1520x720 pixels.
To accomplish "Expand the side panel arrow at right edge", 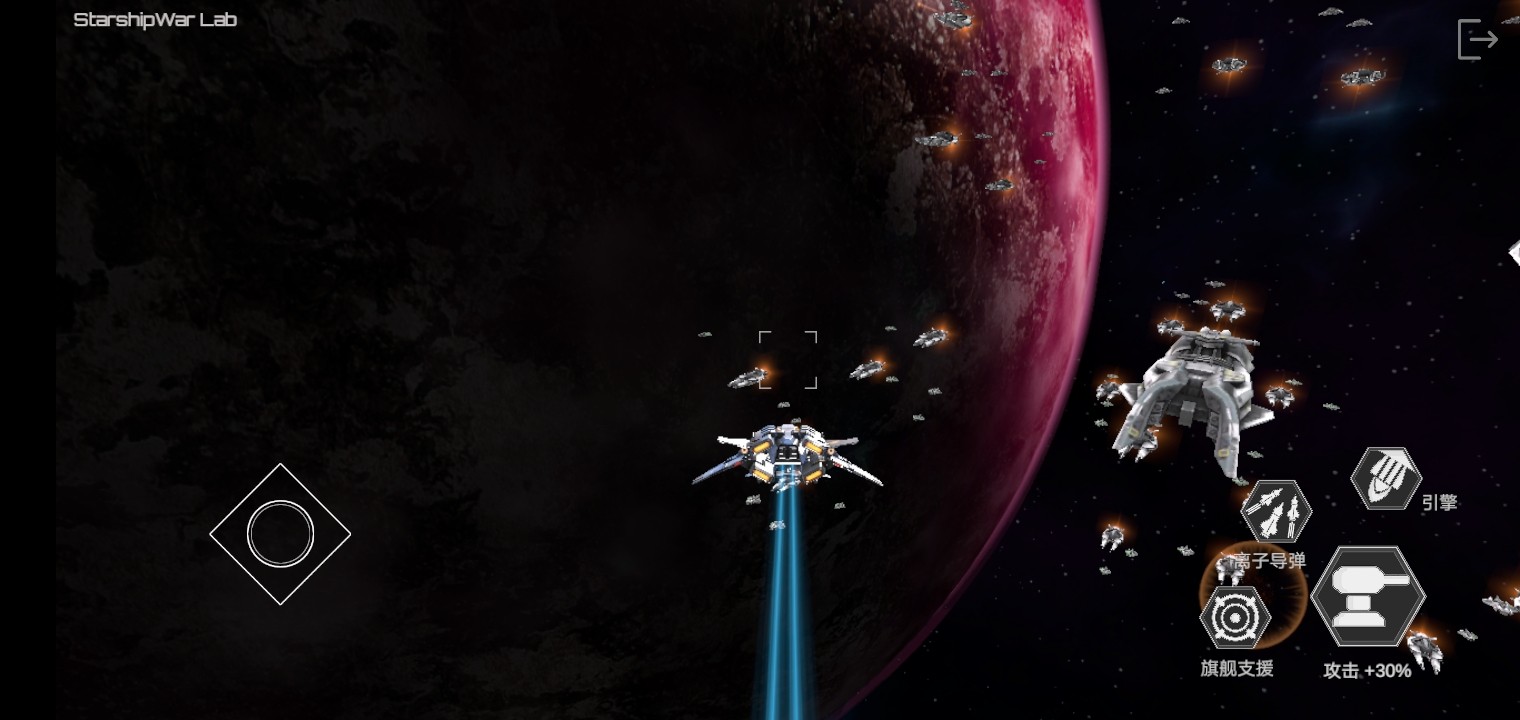I will (1513, 253).
